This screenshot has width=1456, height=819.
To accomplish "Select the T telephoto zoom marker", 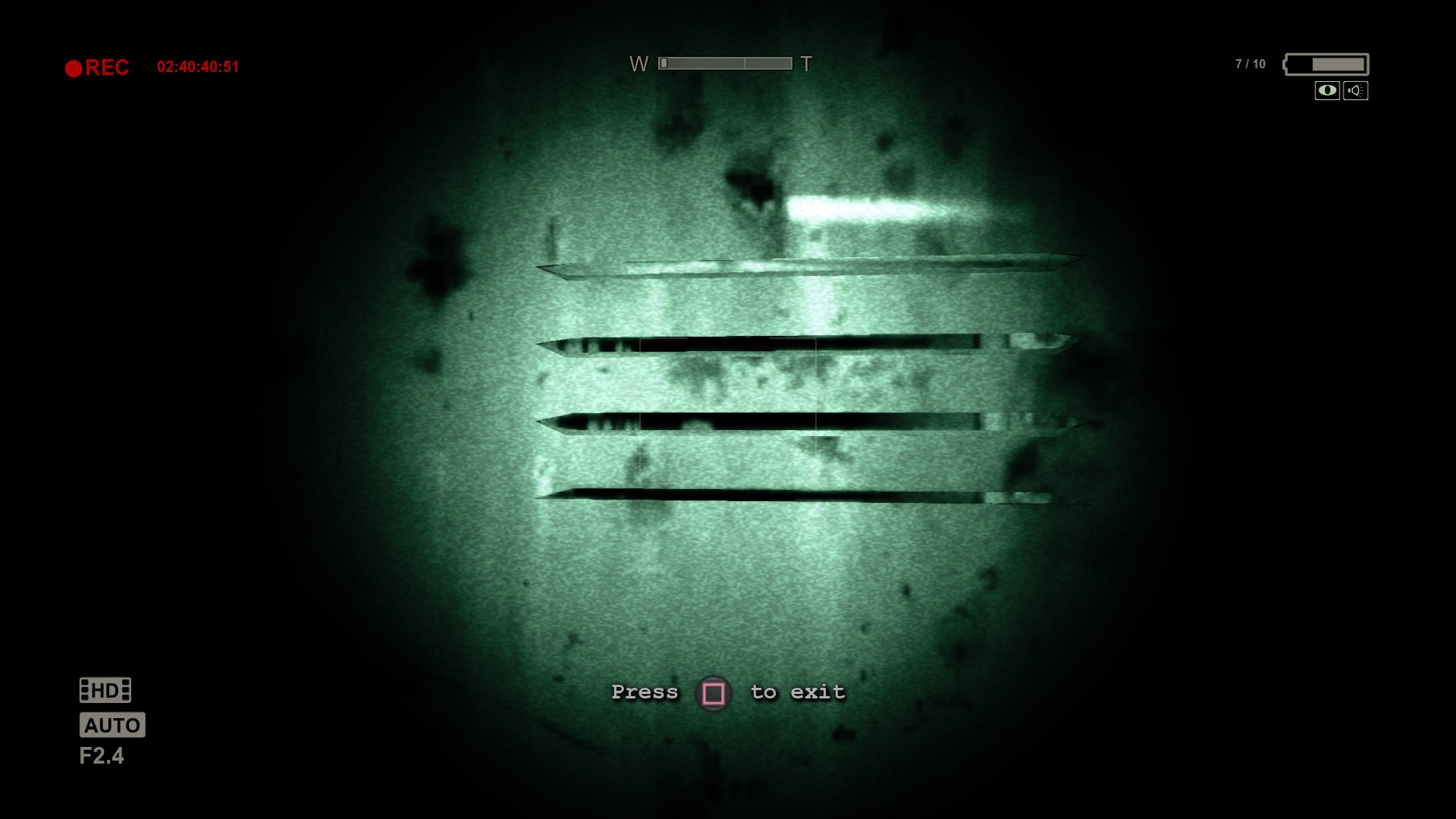I will pyautogui.click(x=806, y=64).
